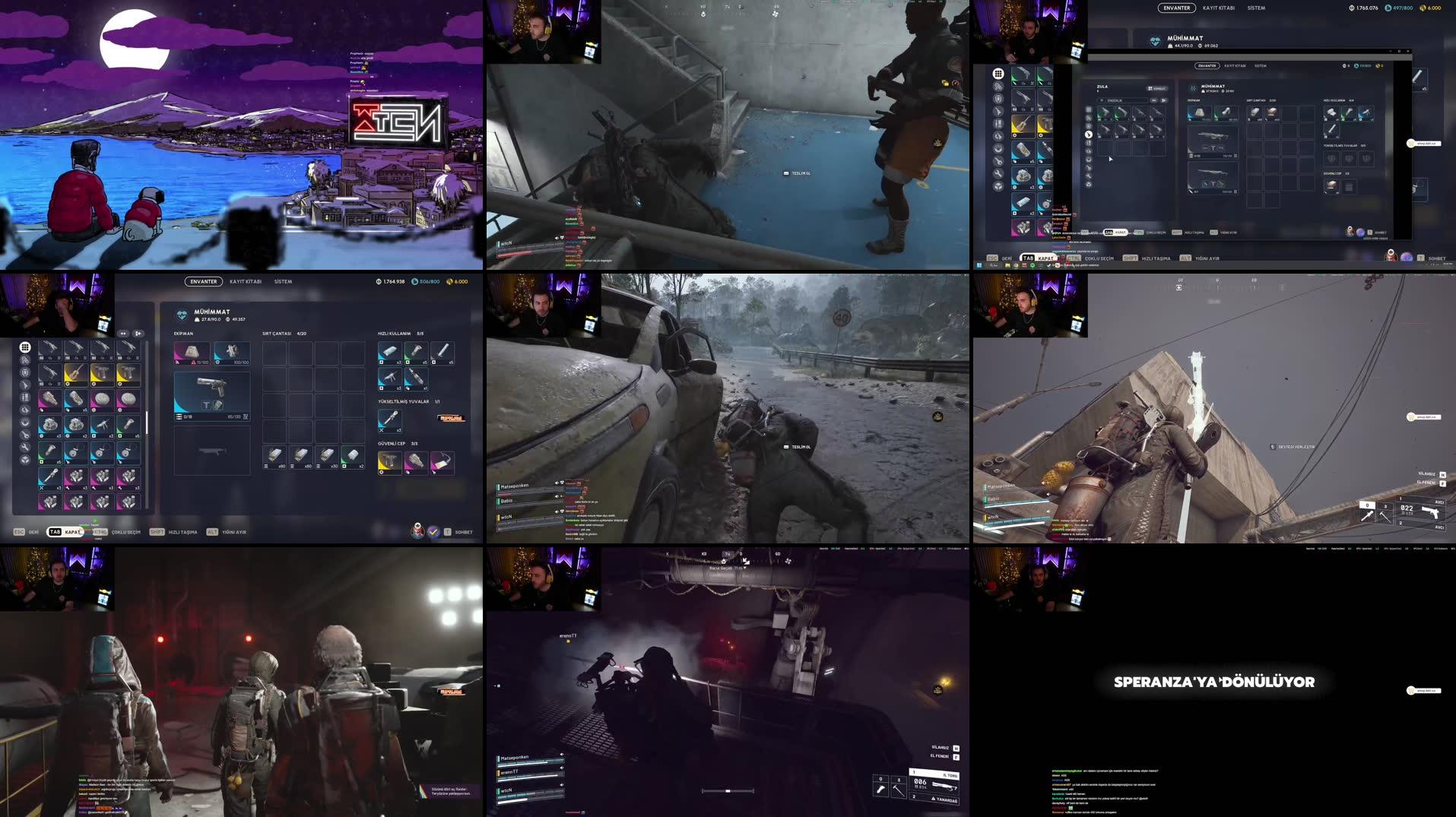Select the wrench tools category icon in the sidebar
The image size is (1456, 817).
tap(25, 447)
